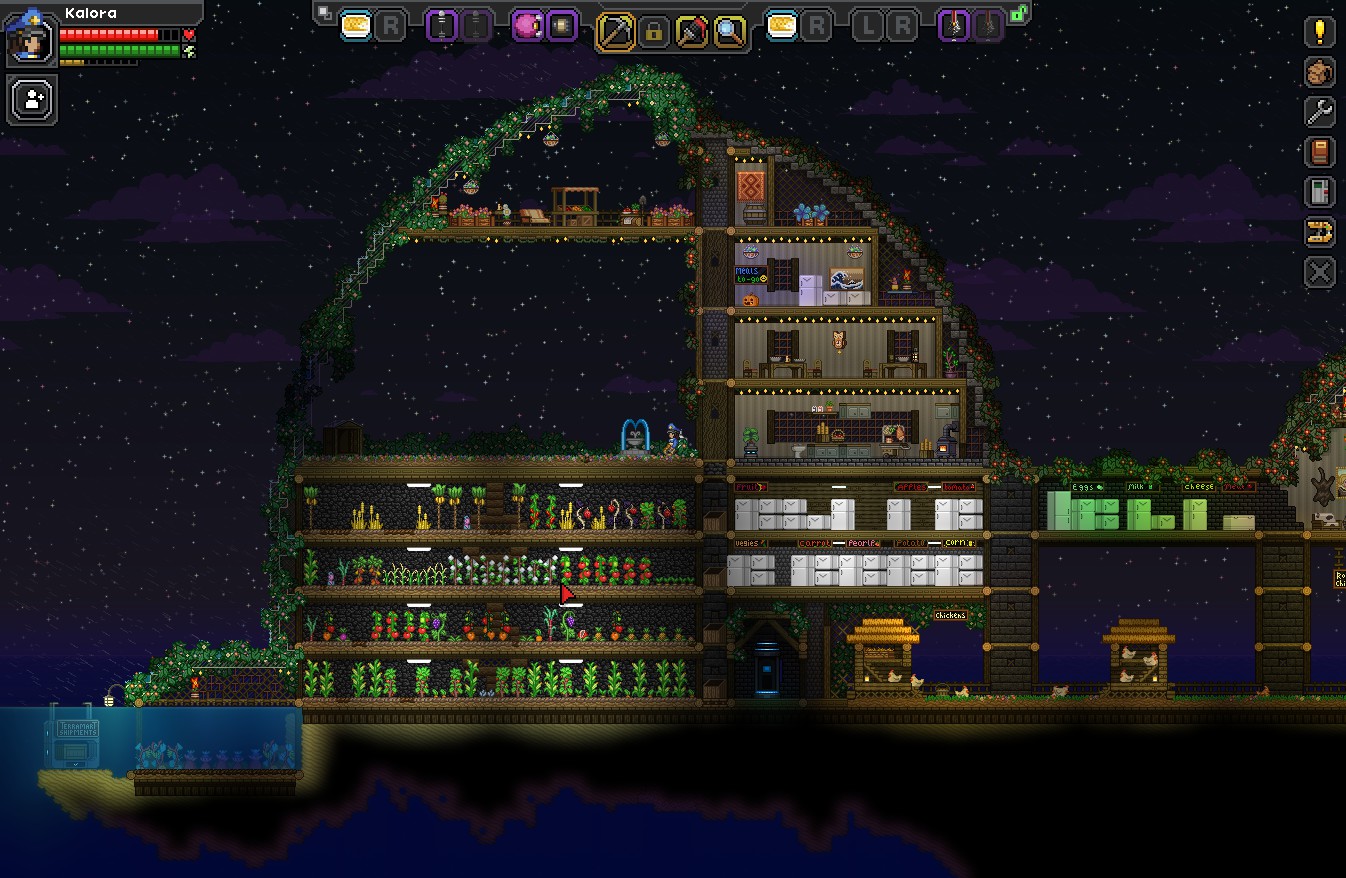Viewport: 1346px width, 878px height.
Task: Open the codex book icon
Action: [1320, 152]
